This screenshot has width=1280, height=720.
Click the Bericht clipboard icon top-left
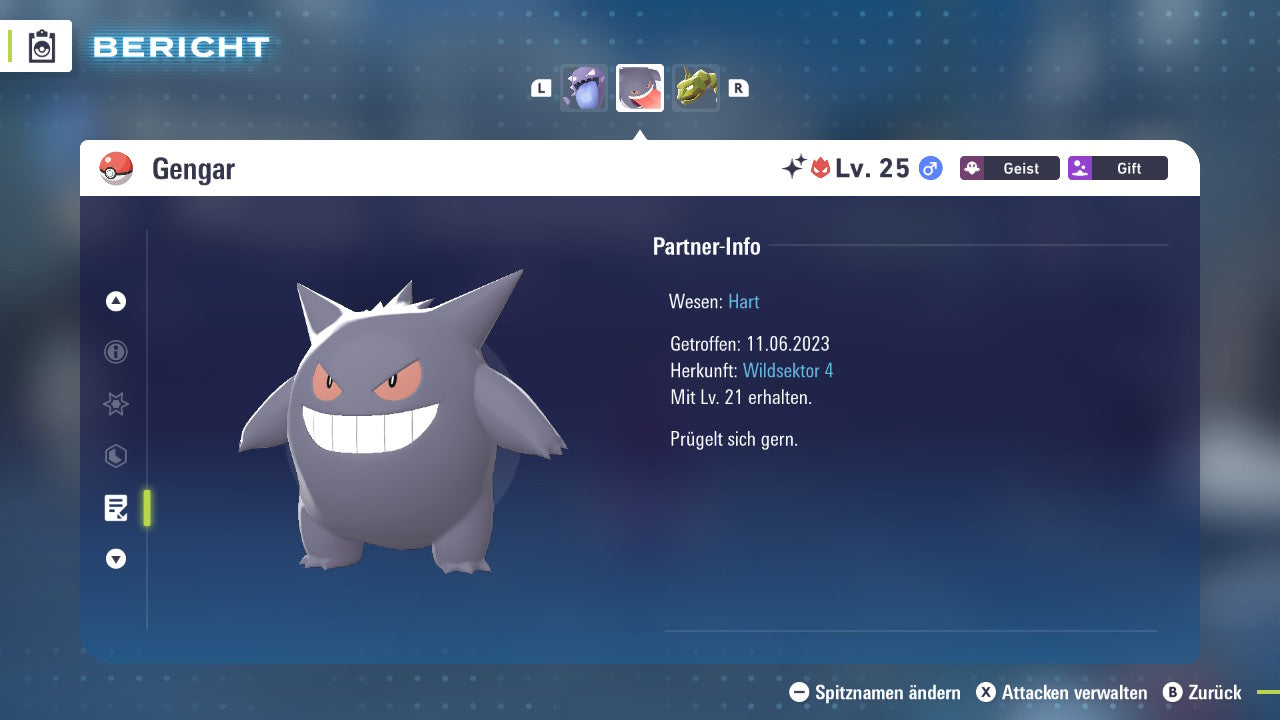41,45
